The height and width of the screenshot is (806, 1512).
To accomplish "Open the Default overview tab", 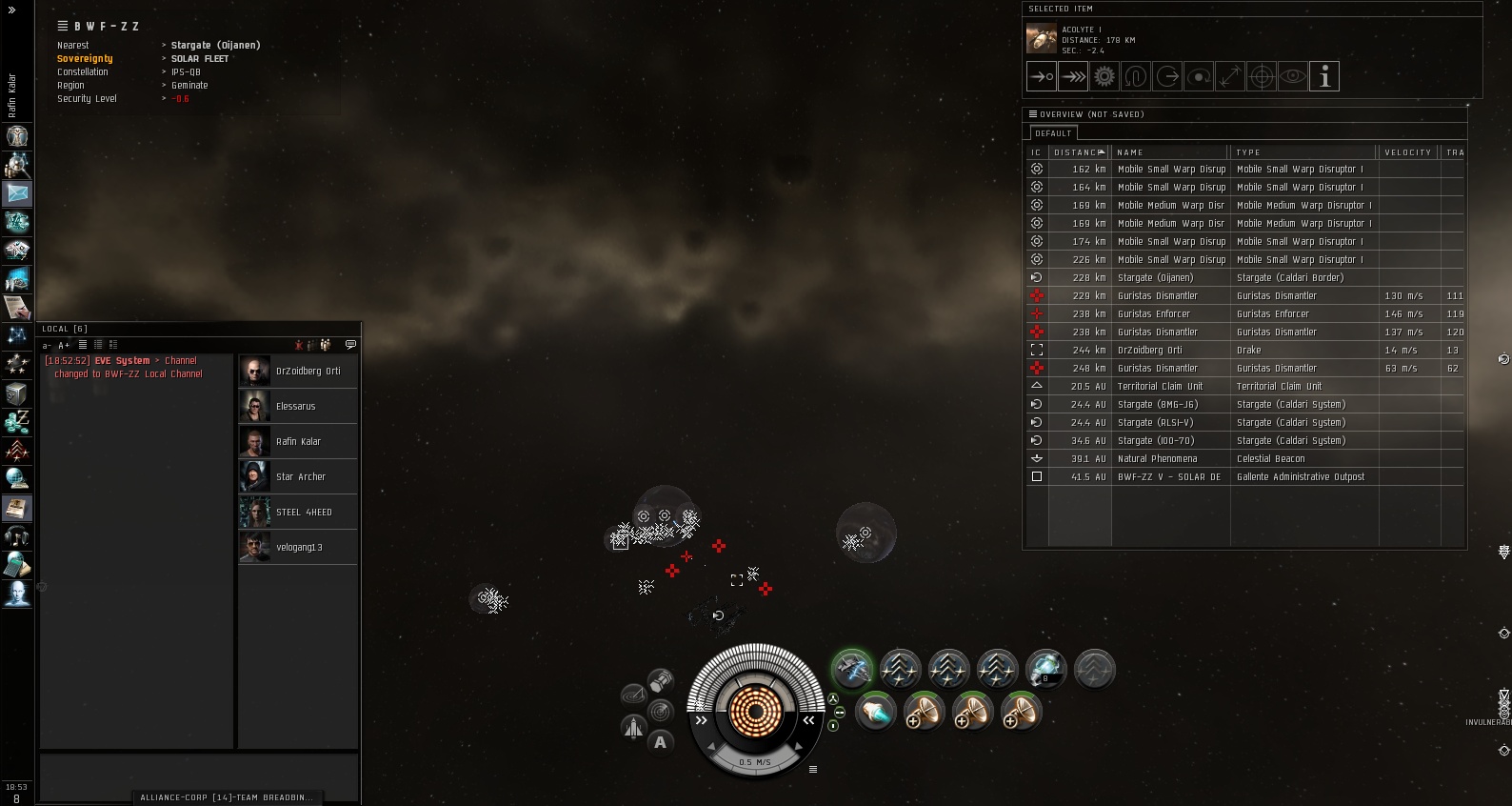I will coord(1053,133).
